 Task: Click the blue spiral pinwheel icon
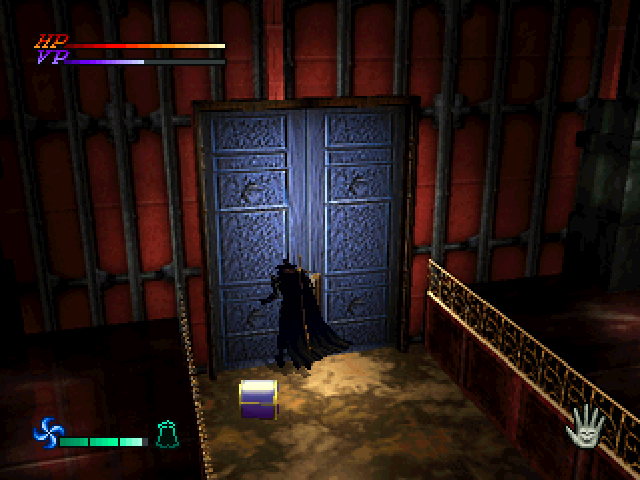point(47,434)
